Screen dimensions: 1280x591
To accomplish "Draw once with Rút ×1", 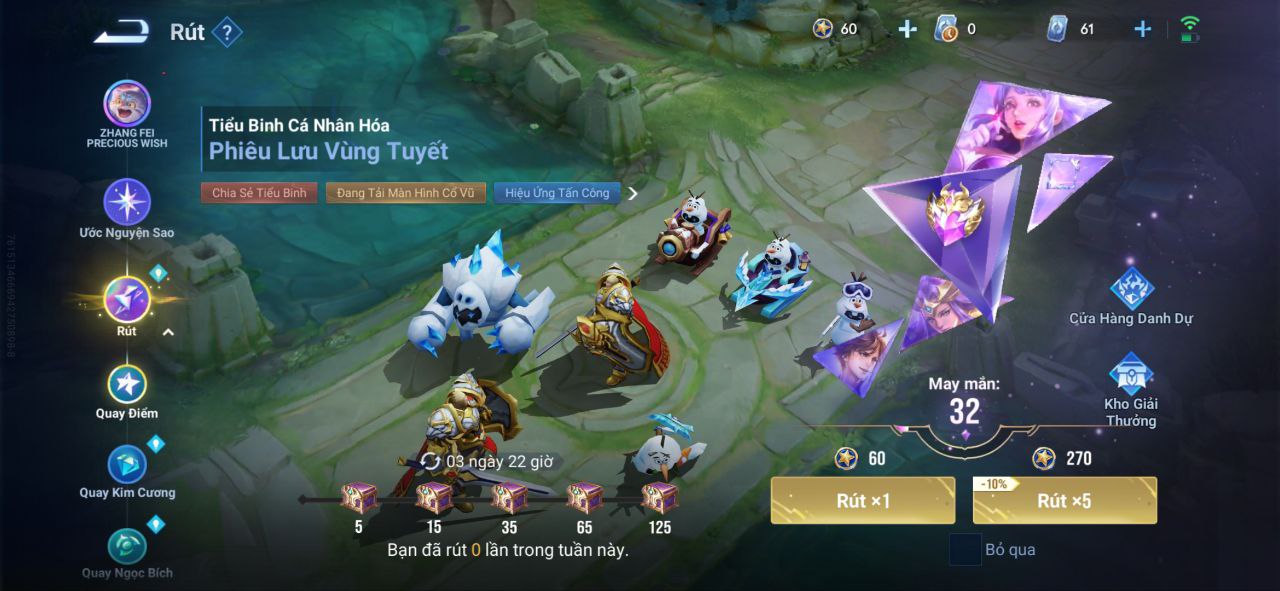I will 862,500.
